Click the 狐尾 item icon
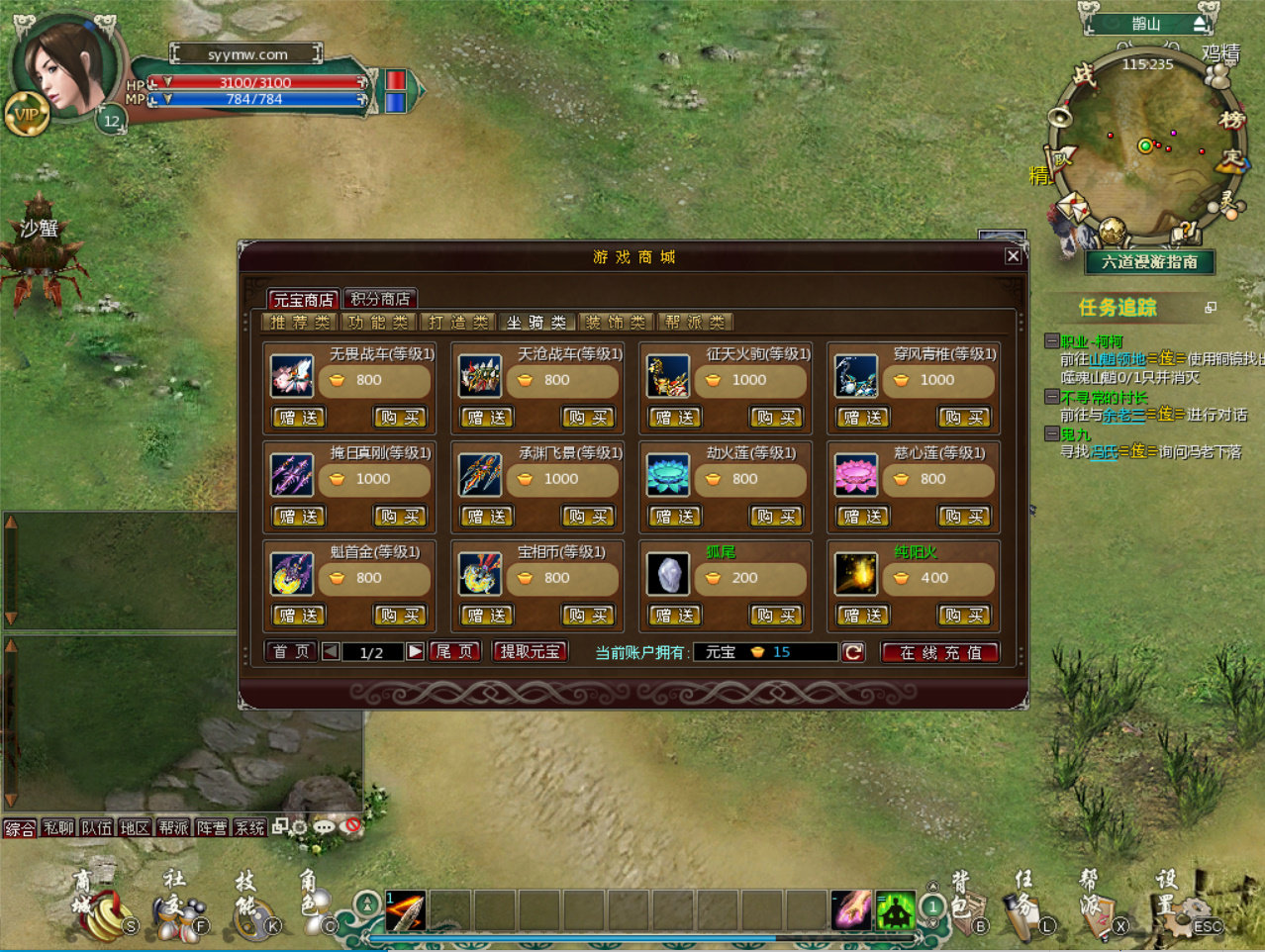The image size is (1265, 952). [668, 574]
